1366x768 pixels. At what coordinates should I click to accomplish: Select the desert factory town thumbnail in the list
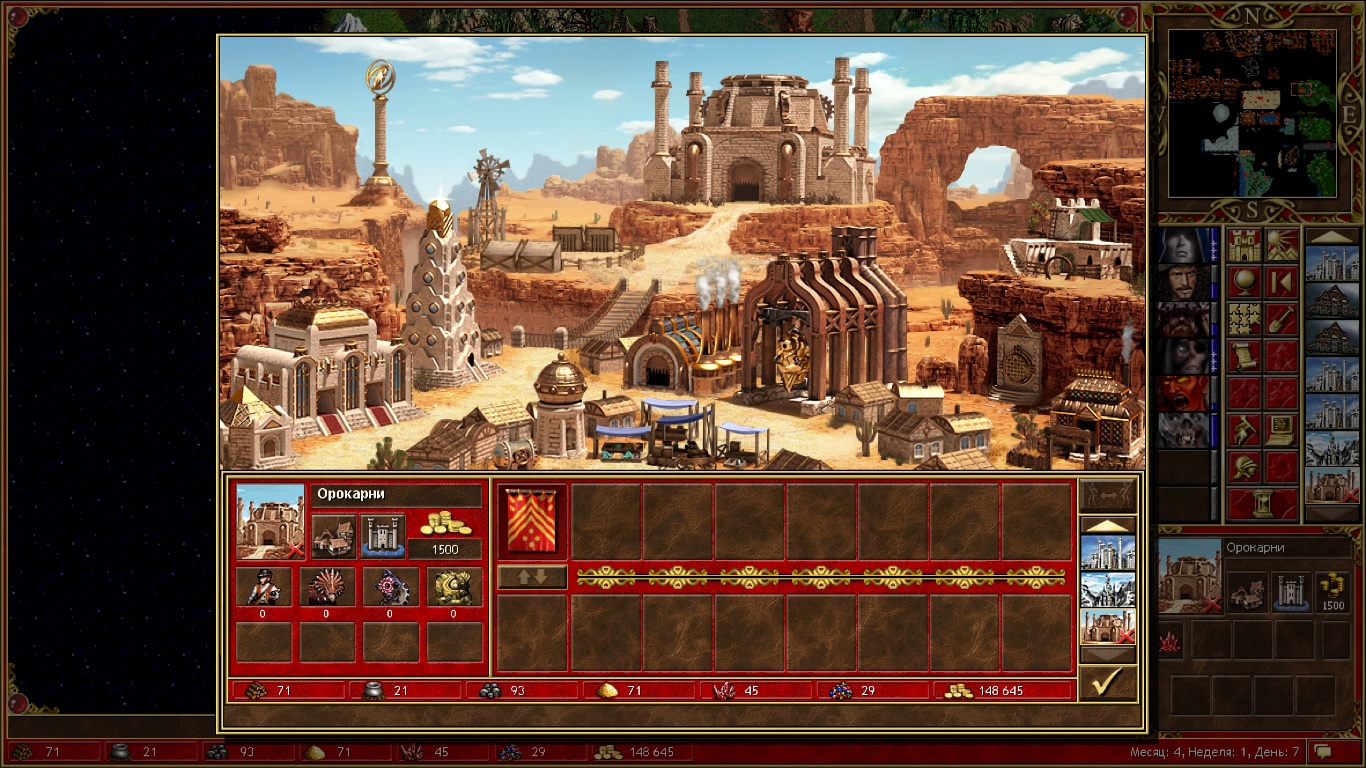tap(1107, 626)
